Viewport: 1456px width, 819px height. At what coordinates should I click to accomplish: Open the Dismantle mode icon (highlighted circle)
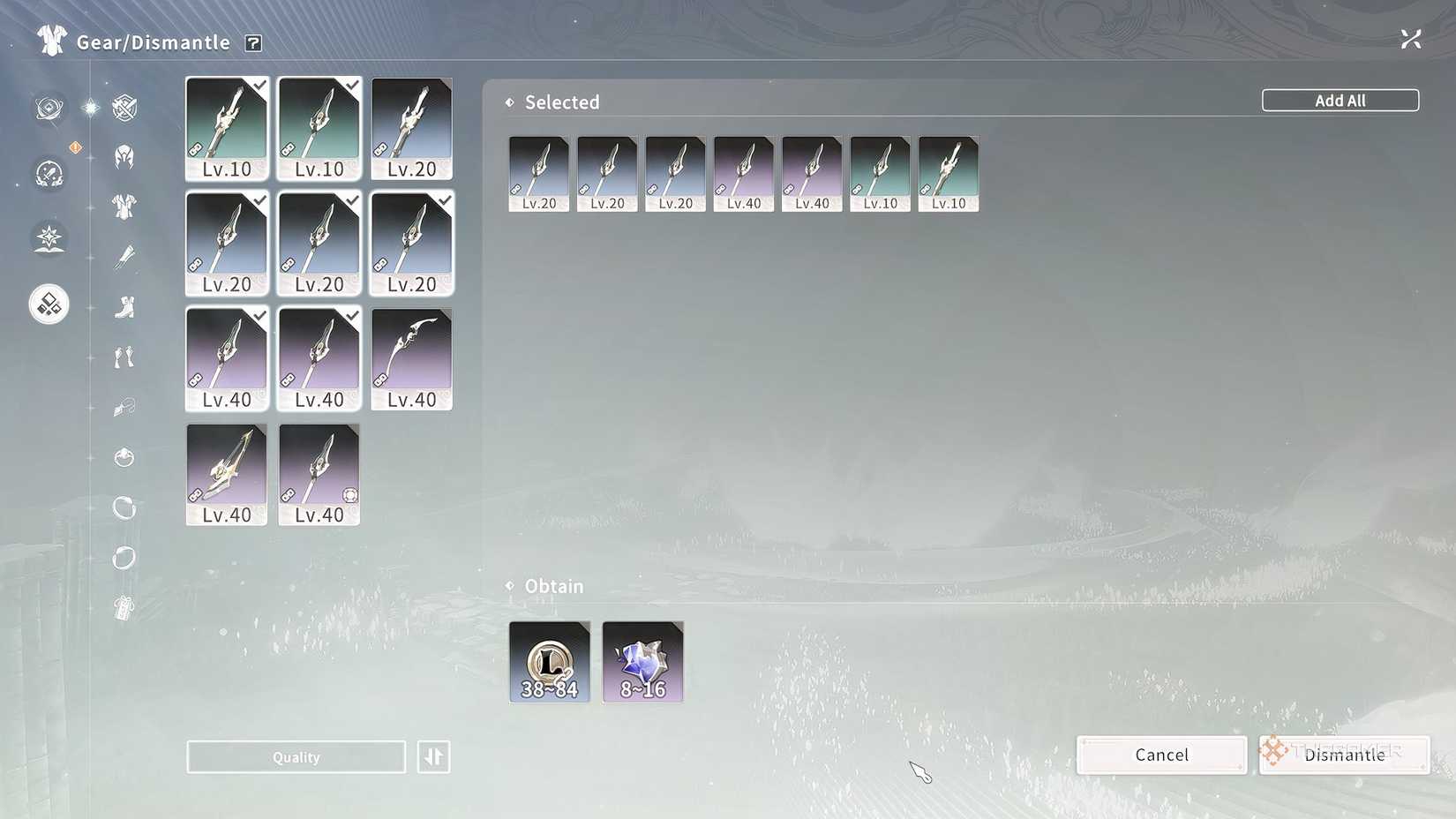coord(49,303)
